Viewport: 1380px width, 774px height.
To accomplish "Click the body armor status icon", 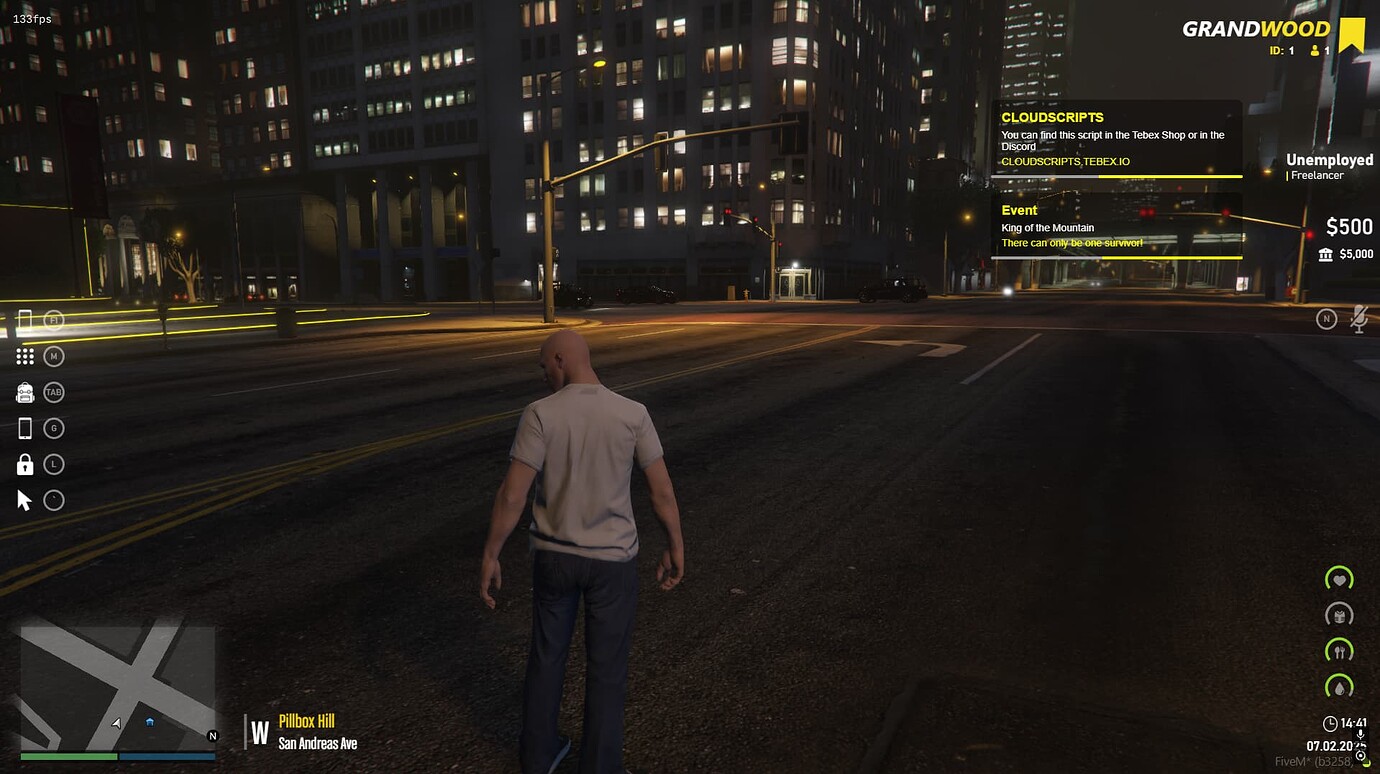I will point(1339,615).
